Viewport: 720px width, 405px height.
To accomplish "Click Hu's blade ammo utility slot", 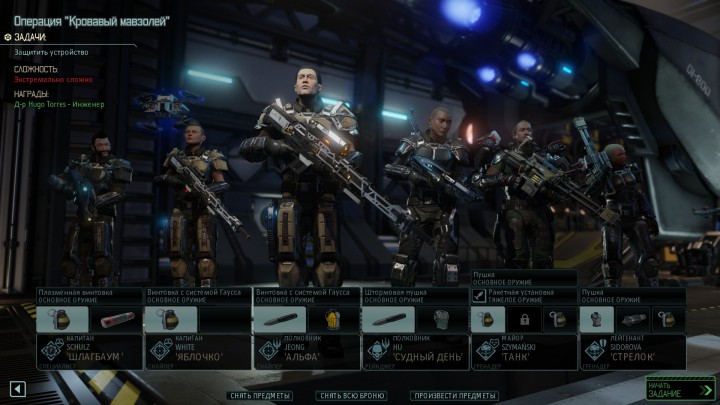I will coord(387,319).
